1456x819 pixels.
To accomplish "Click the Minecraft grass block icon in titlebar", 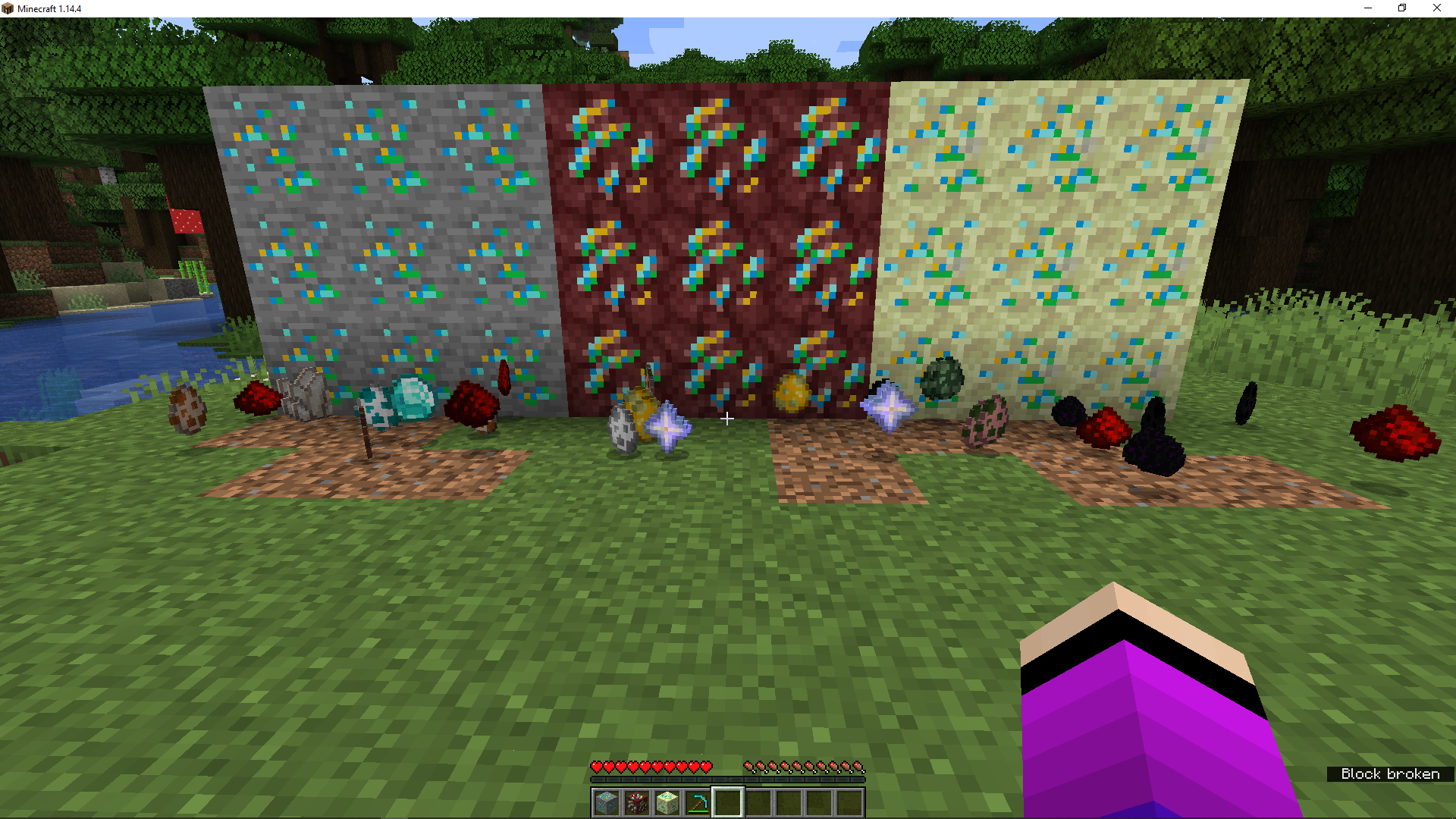I will point(6,8).
